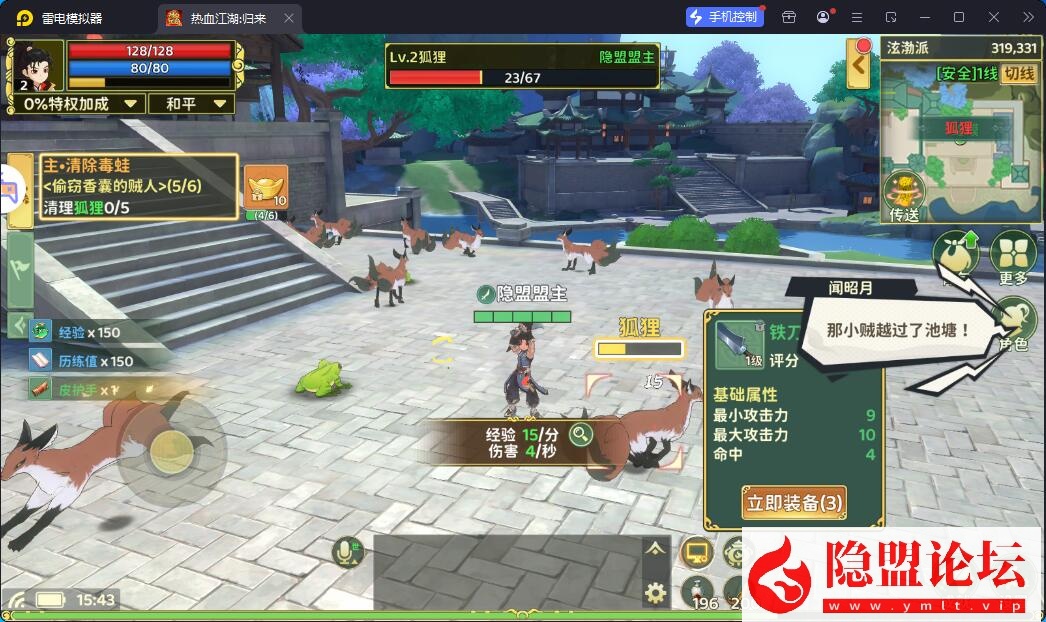Close the emulator window

point(993,17)
